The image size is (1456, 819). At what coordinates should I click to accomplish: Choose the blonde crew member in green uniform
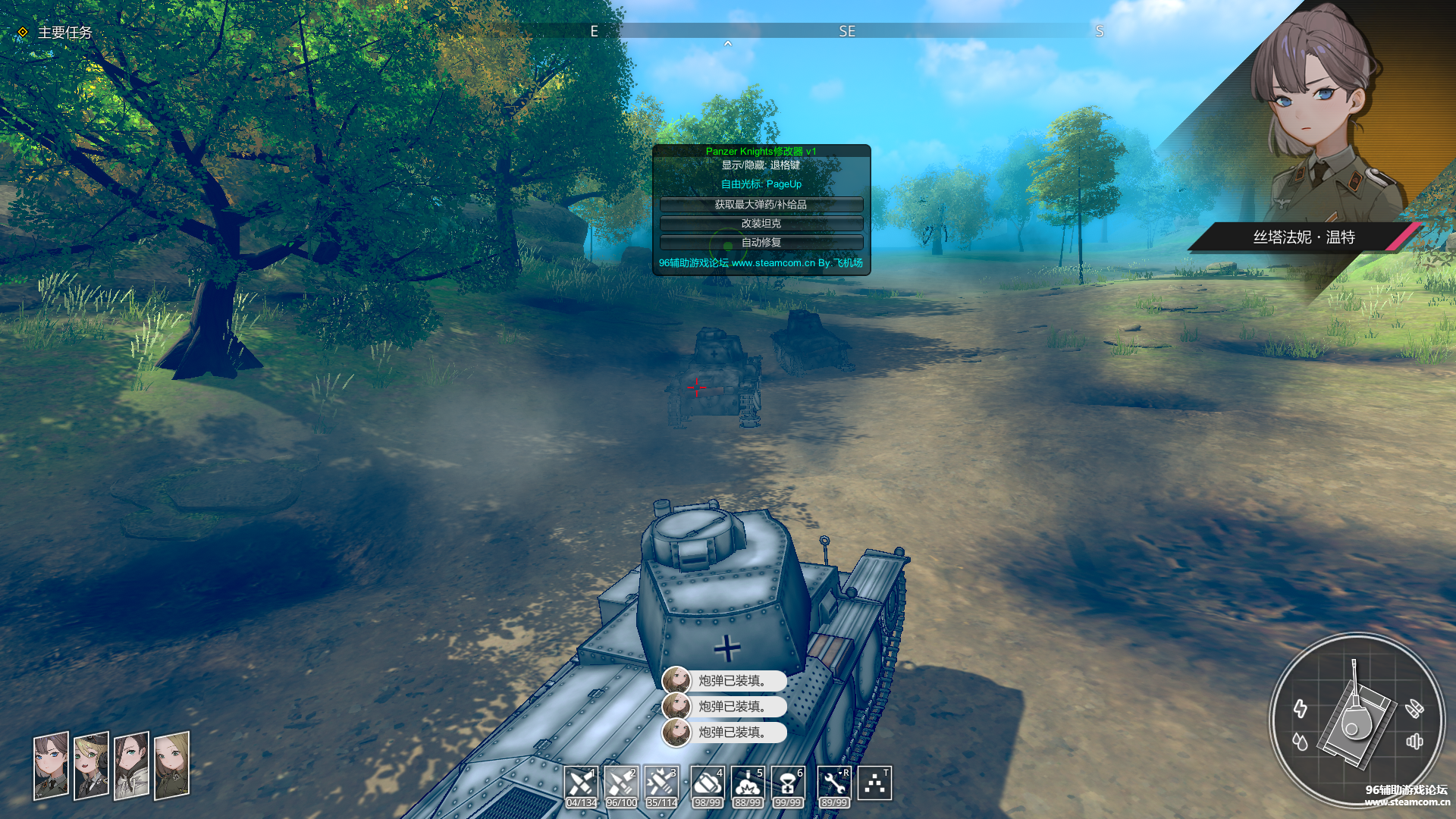(171, 765)
